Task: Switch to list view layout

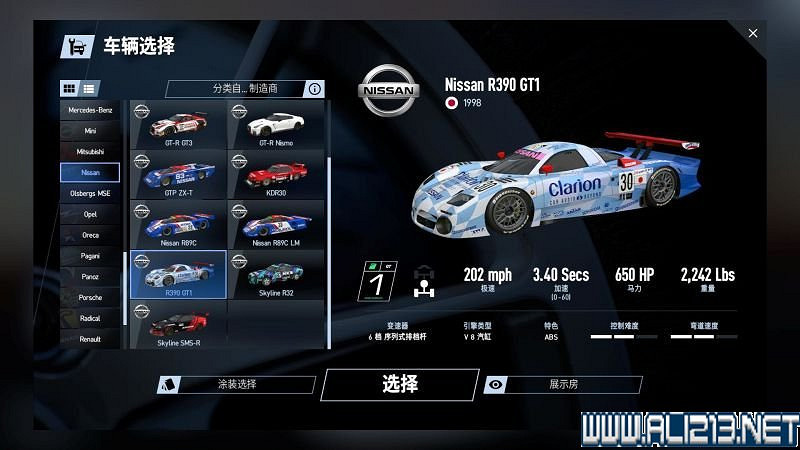Action: (89, 88)
